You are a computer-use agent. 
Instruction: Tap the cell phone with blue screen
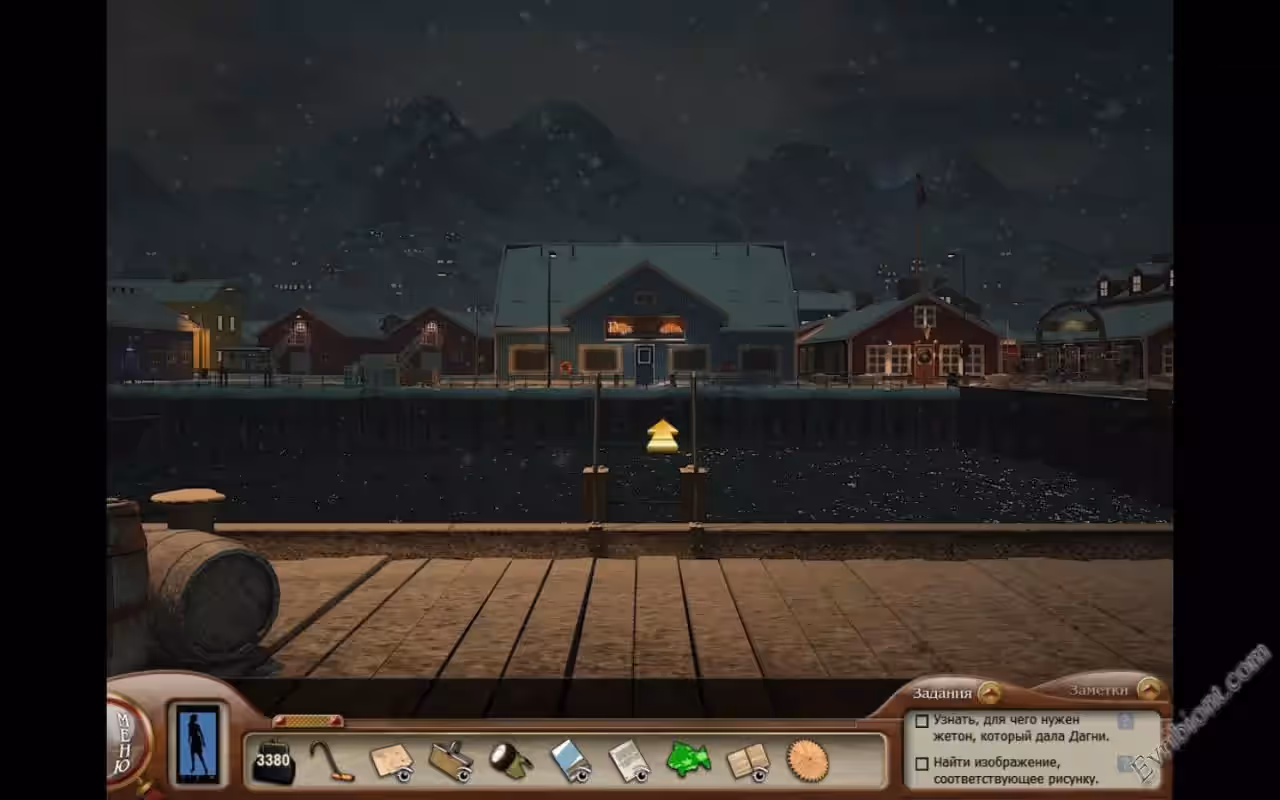(197, 744)
